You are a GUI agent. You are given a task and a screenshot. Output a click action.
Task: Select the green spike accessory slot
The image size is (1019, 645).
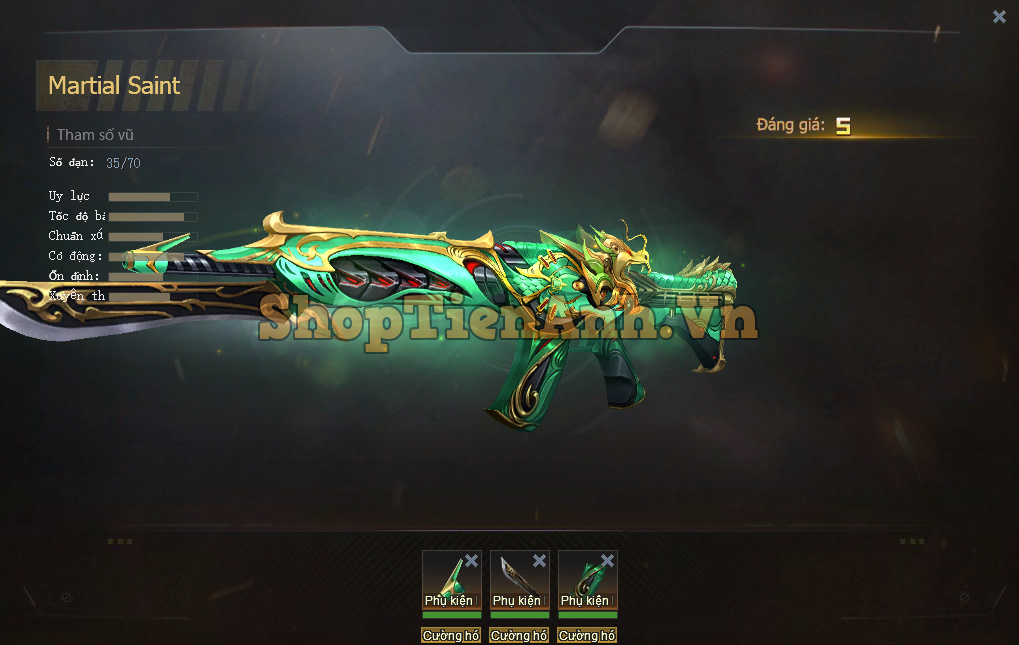[x=446, y=580]
